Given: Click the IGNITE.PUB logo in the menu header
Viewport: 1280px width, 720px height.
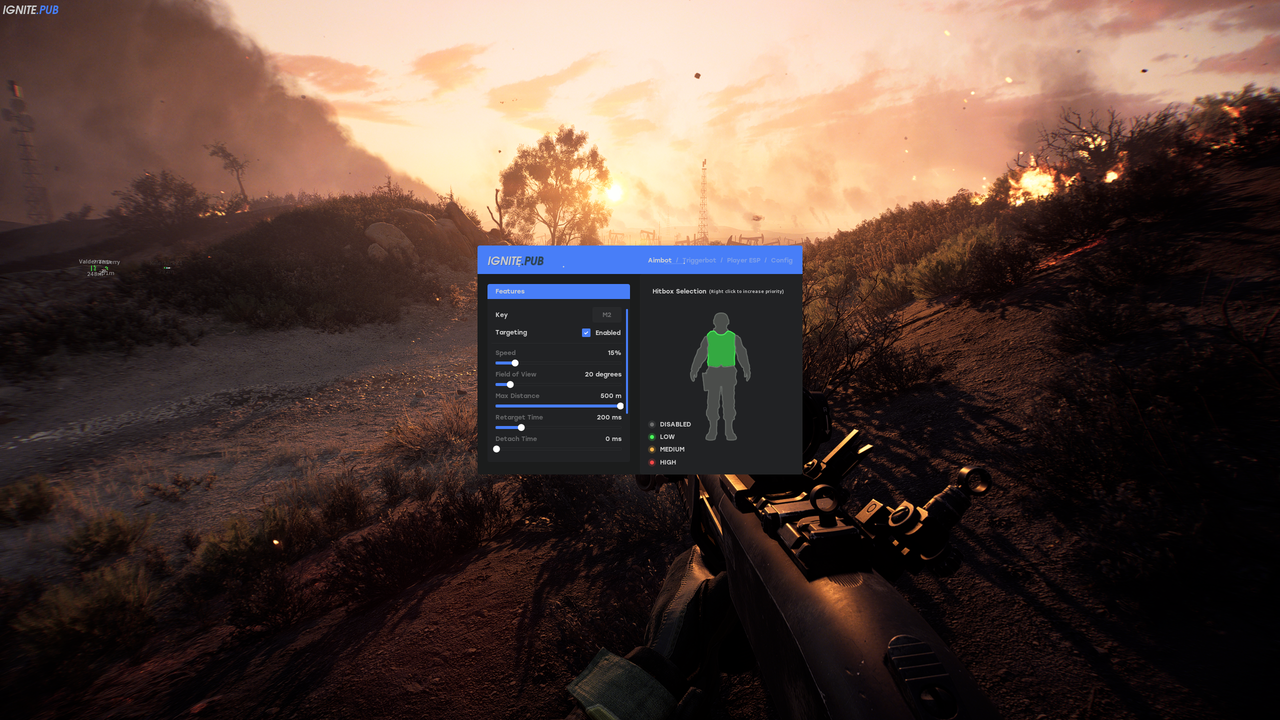Looking at the screenshot, I should tap(515, 260).
